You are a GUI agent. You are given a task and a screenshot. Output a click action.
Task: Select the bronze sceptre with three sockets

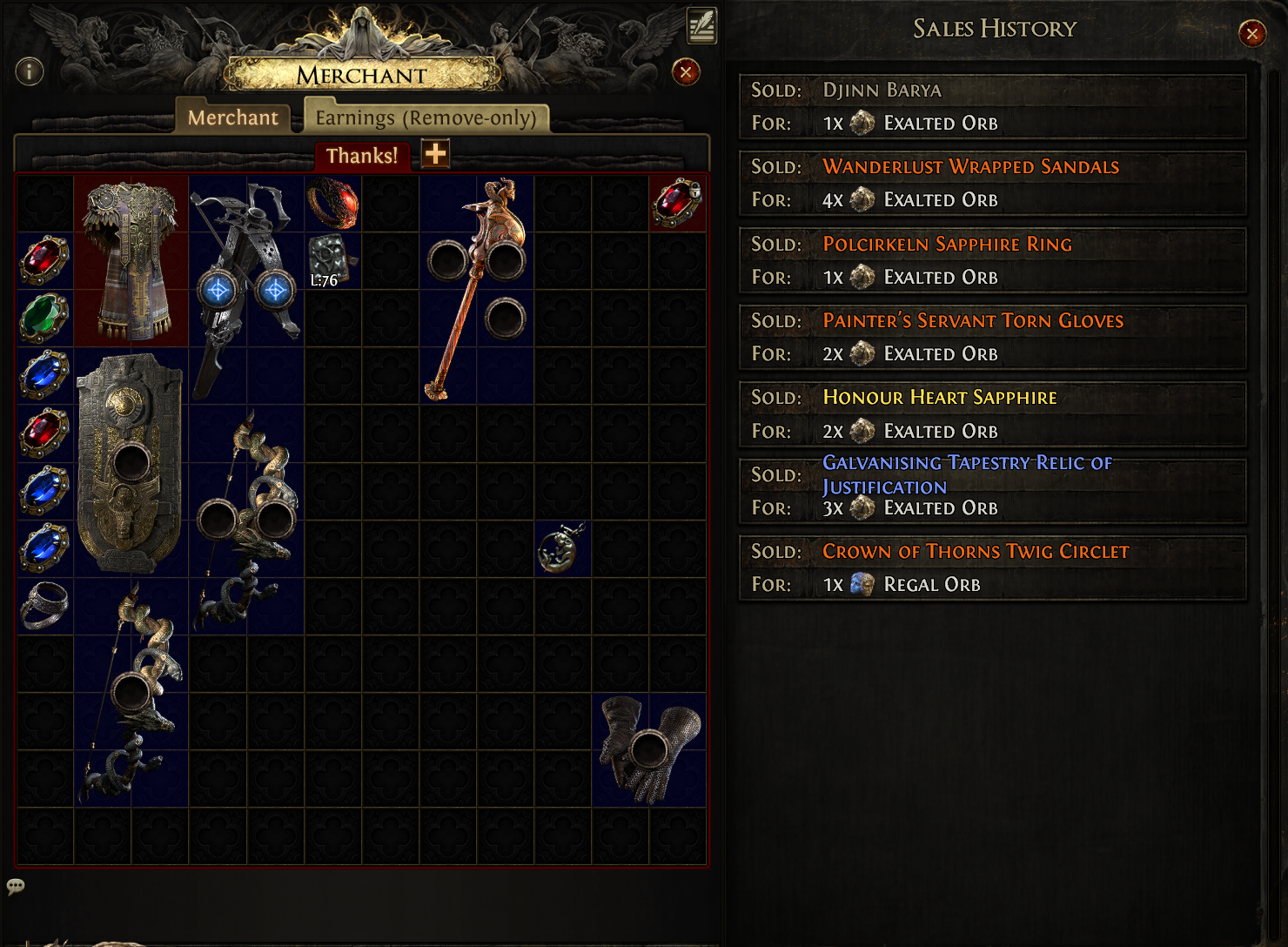[476, 287]
